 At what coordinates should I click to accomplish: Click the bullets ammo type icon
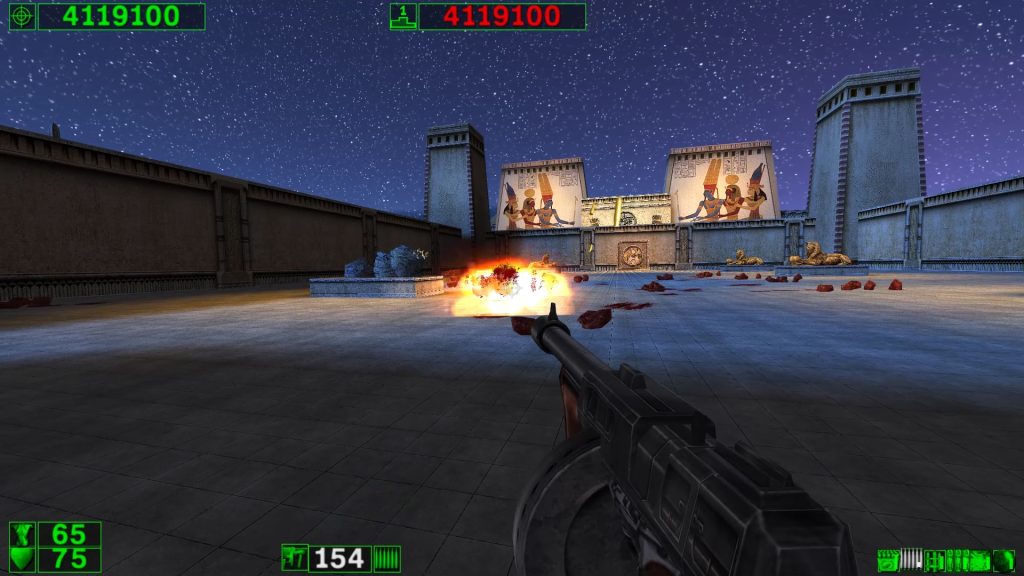[387, 558]
